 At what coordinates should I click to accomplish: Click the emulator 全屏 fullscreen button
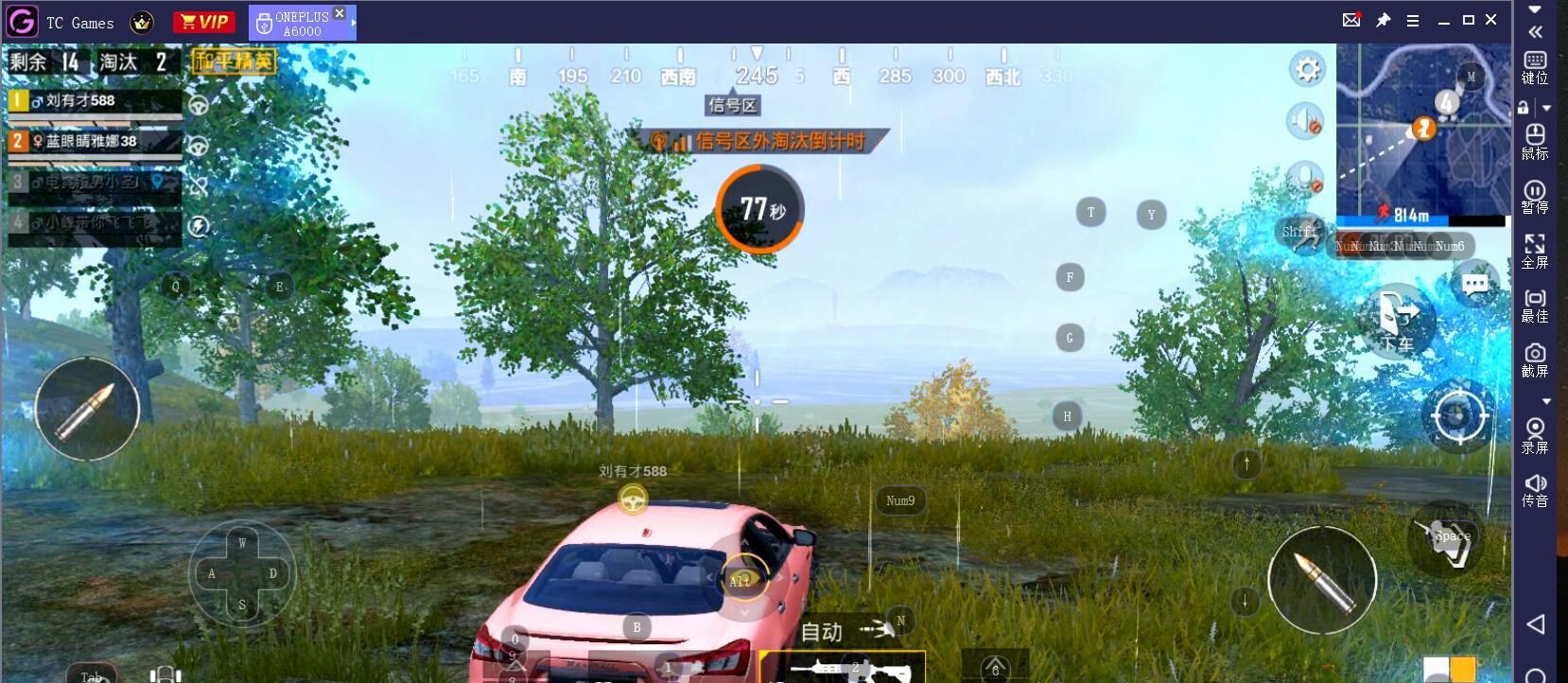[1535, 252]
